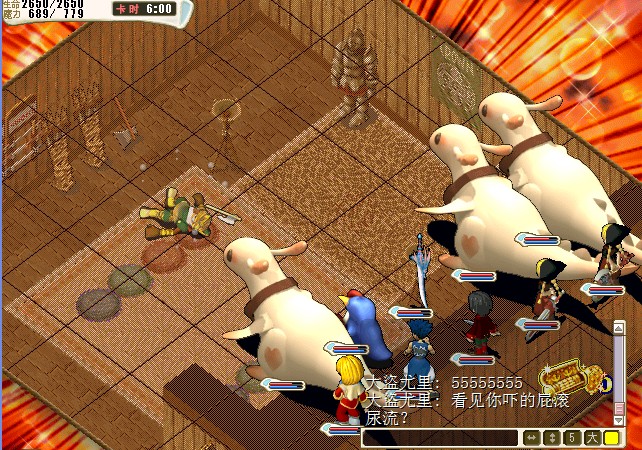
Task: Click the chat line count button "5"
Action: [x=570, y=438]
